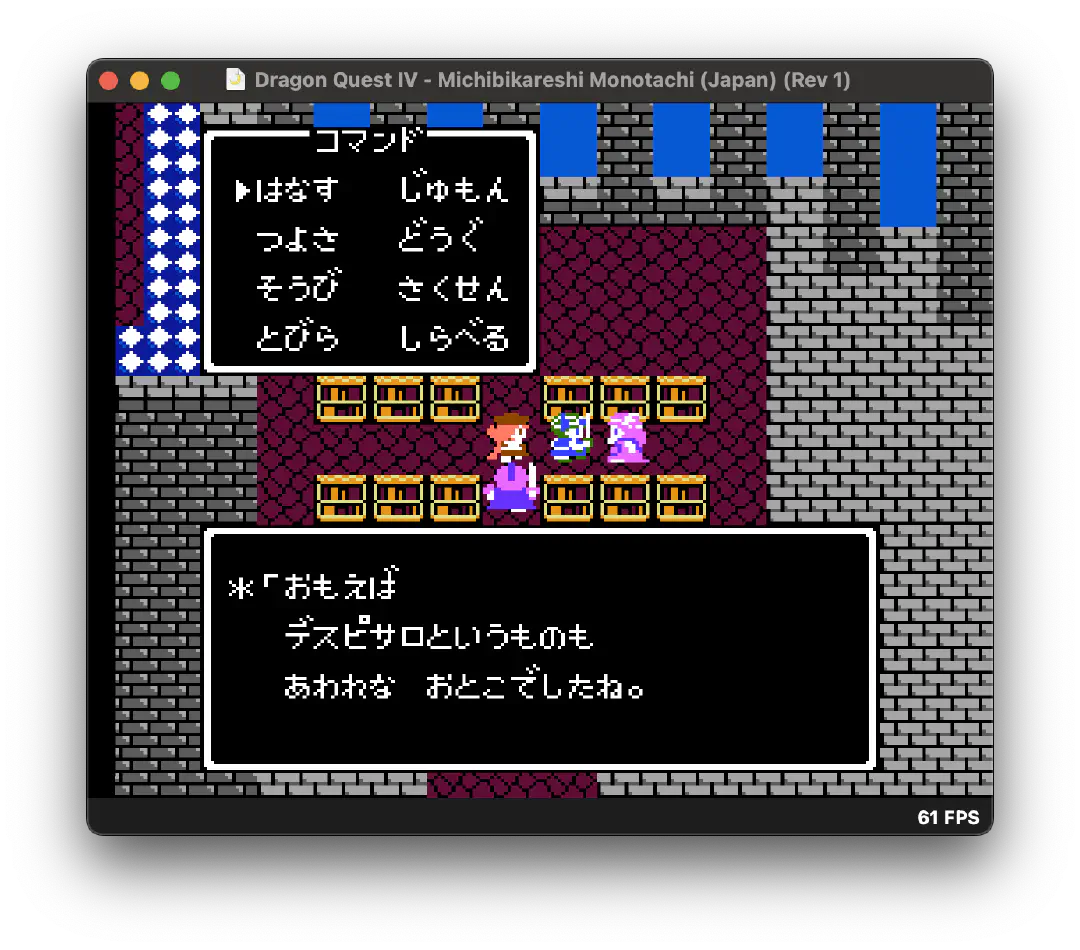Image resolution: width=1080 pixels, height=950 pixels.
Task: Open the つよさ (Status) command
Action: (297, 239)
